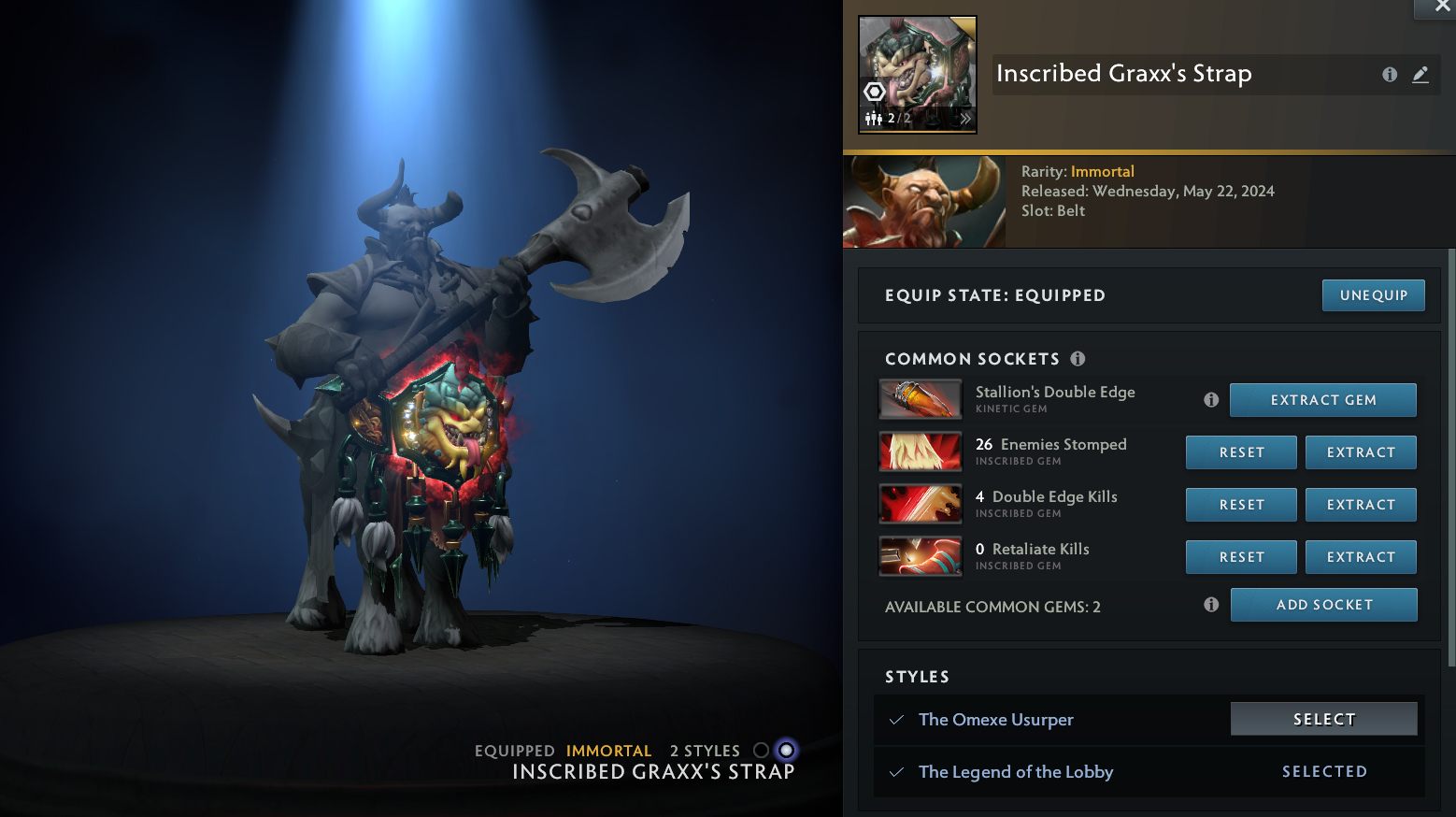The image size is (1456, 817).
Task: Open info icon next to Available Common Gems
Action: pos(1211,605)
